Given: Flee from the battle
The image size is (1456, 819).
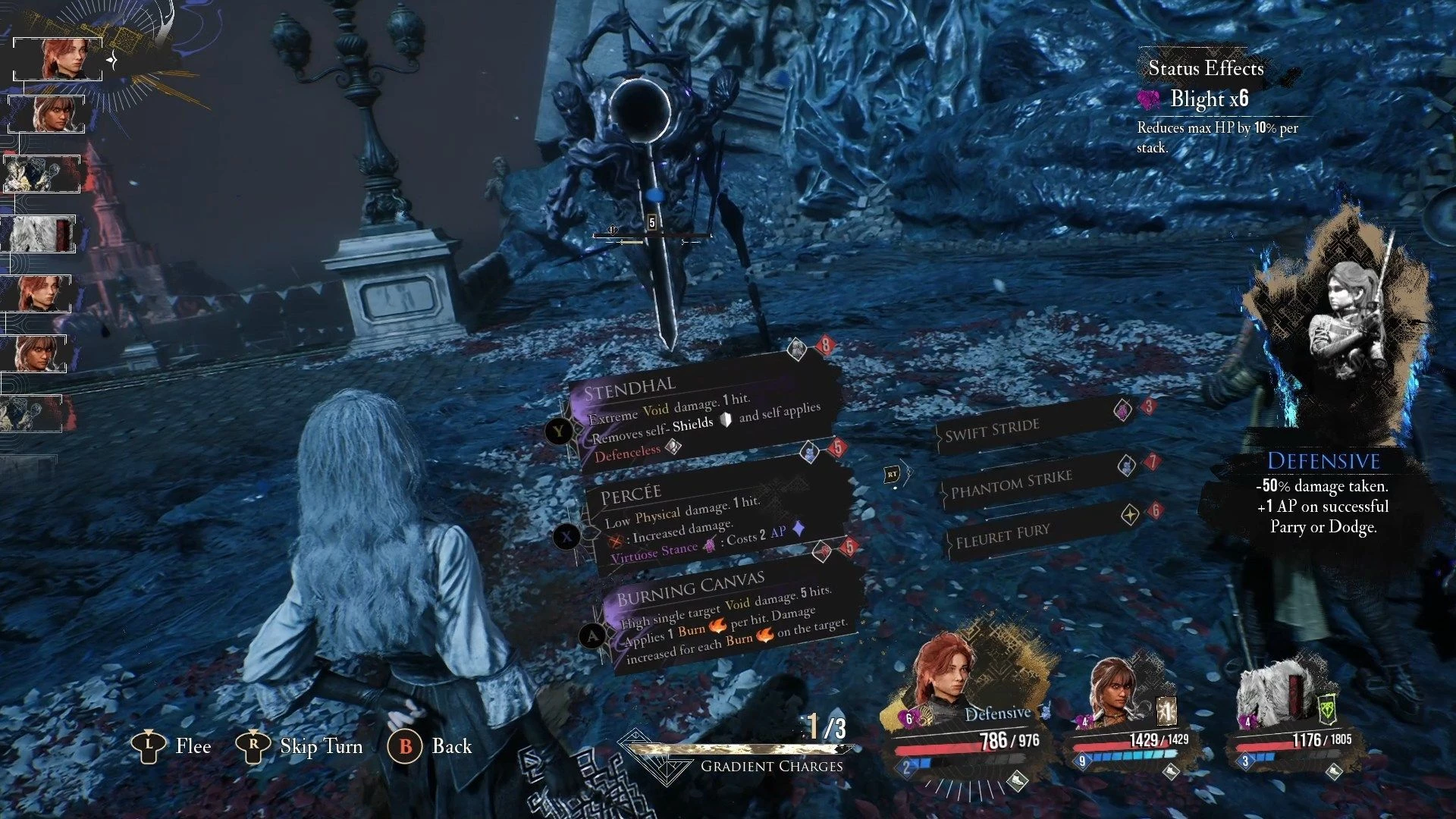Looking at the screenshot, I should click(x=171, y=746).
